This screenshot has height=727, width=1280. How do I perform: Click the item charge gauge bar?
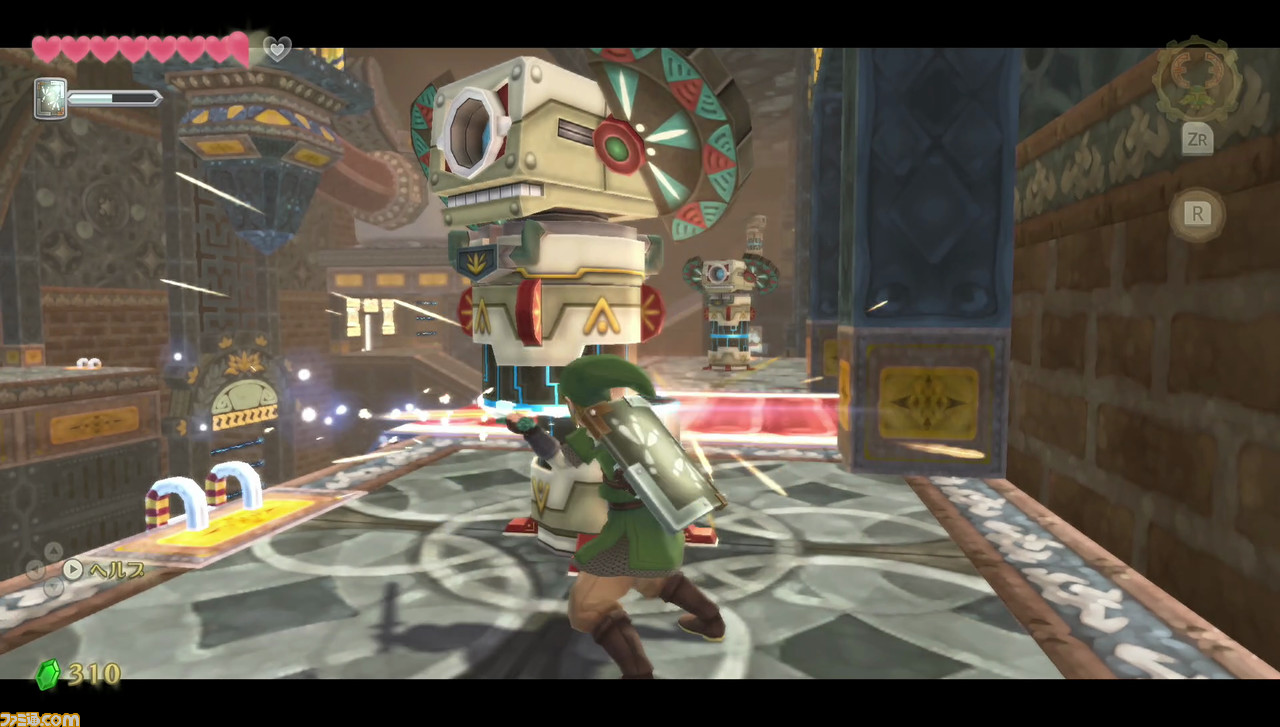pyautogui.click(x=113, y=97)
